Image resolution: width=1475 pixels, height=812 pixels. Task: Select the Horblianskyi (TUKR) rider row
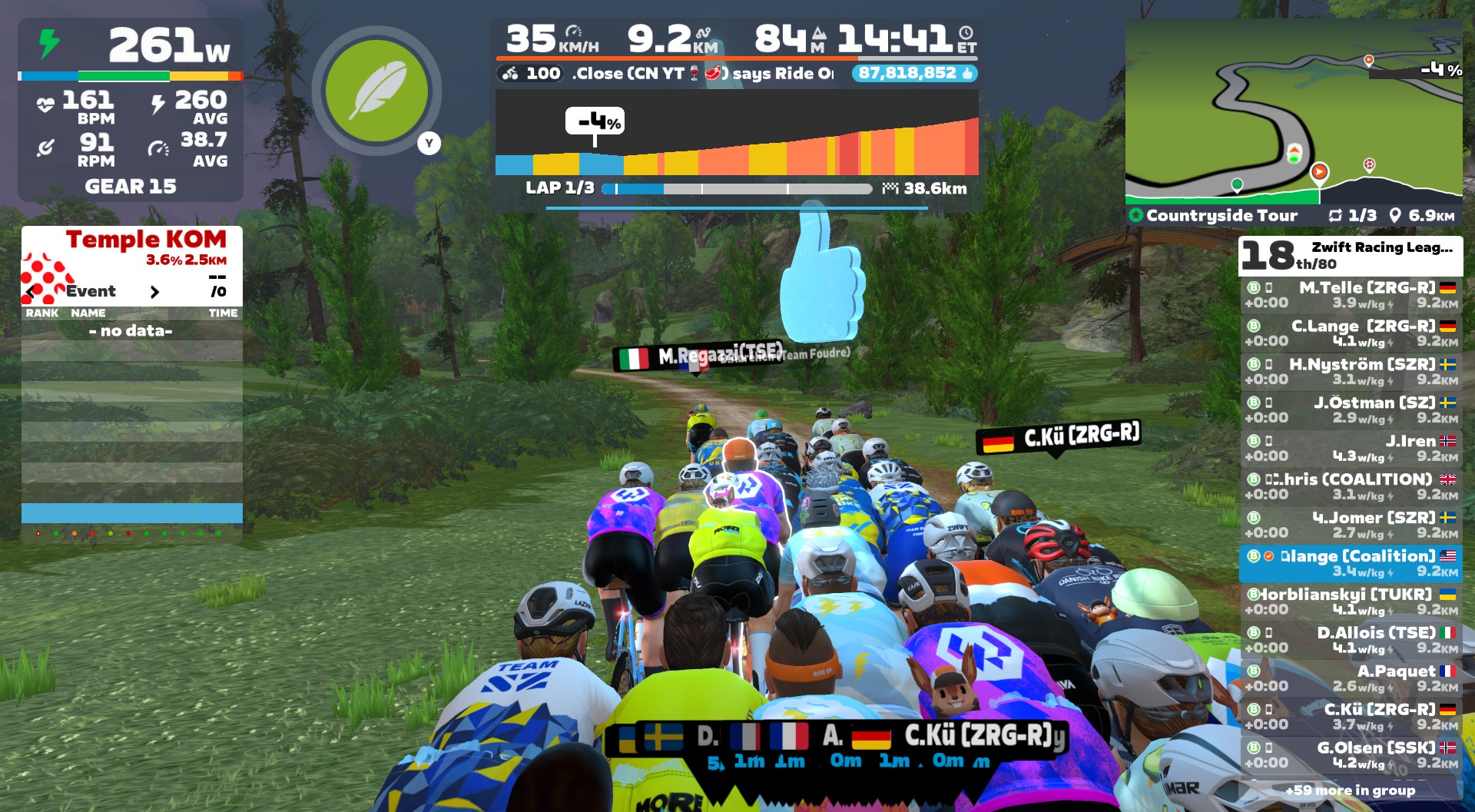[1351, 602]
